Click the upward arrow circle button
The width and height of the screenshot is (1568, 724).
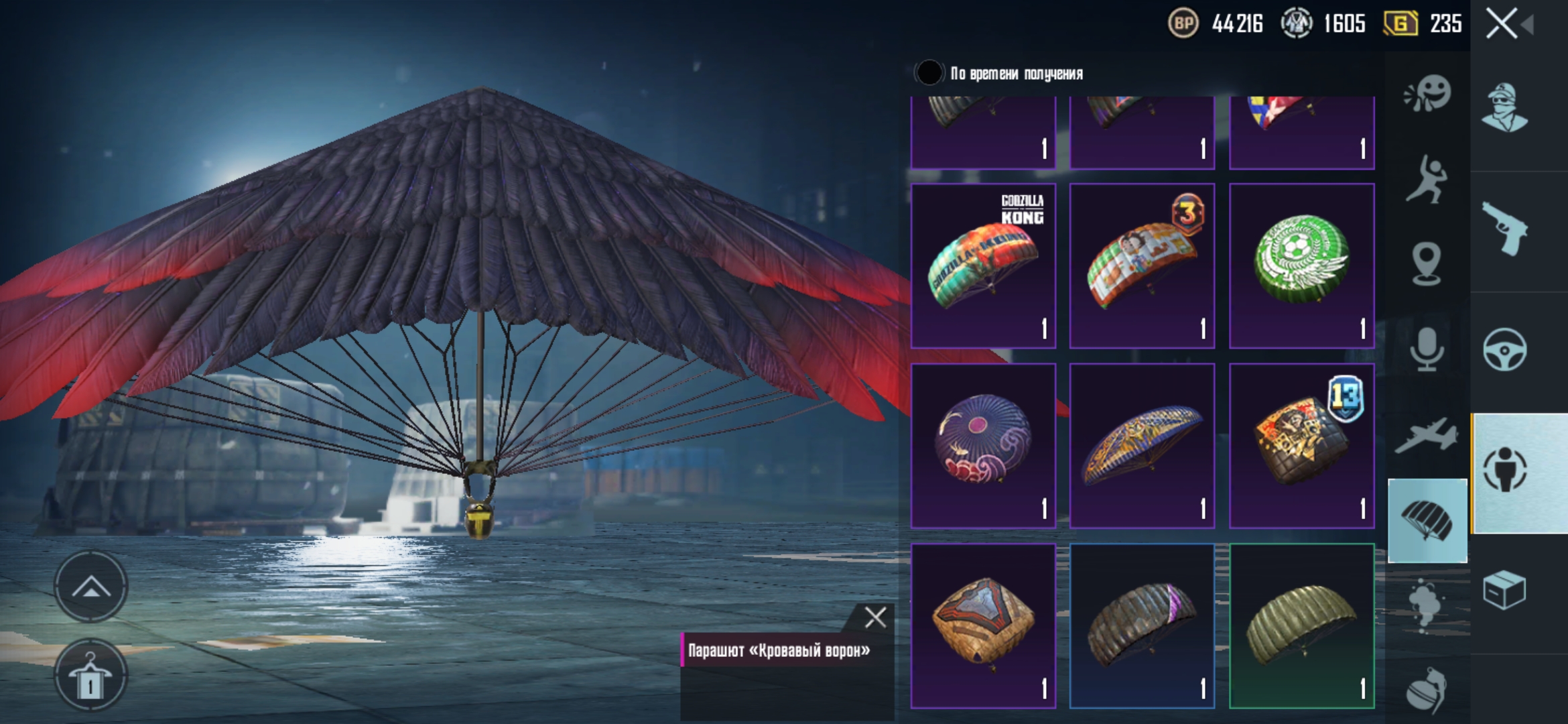click(x=90, y=587)
